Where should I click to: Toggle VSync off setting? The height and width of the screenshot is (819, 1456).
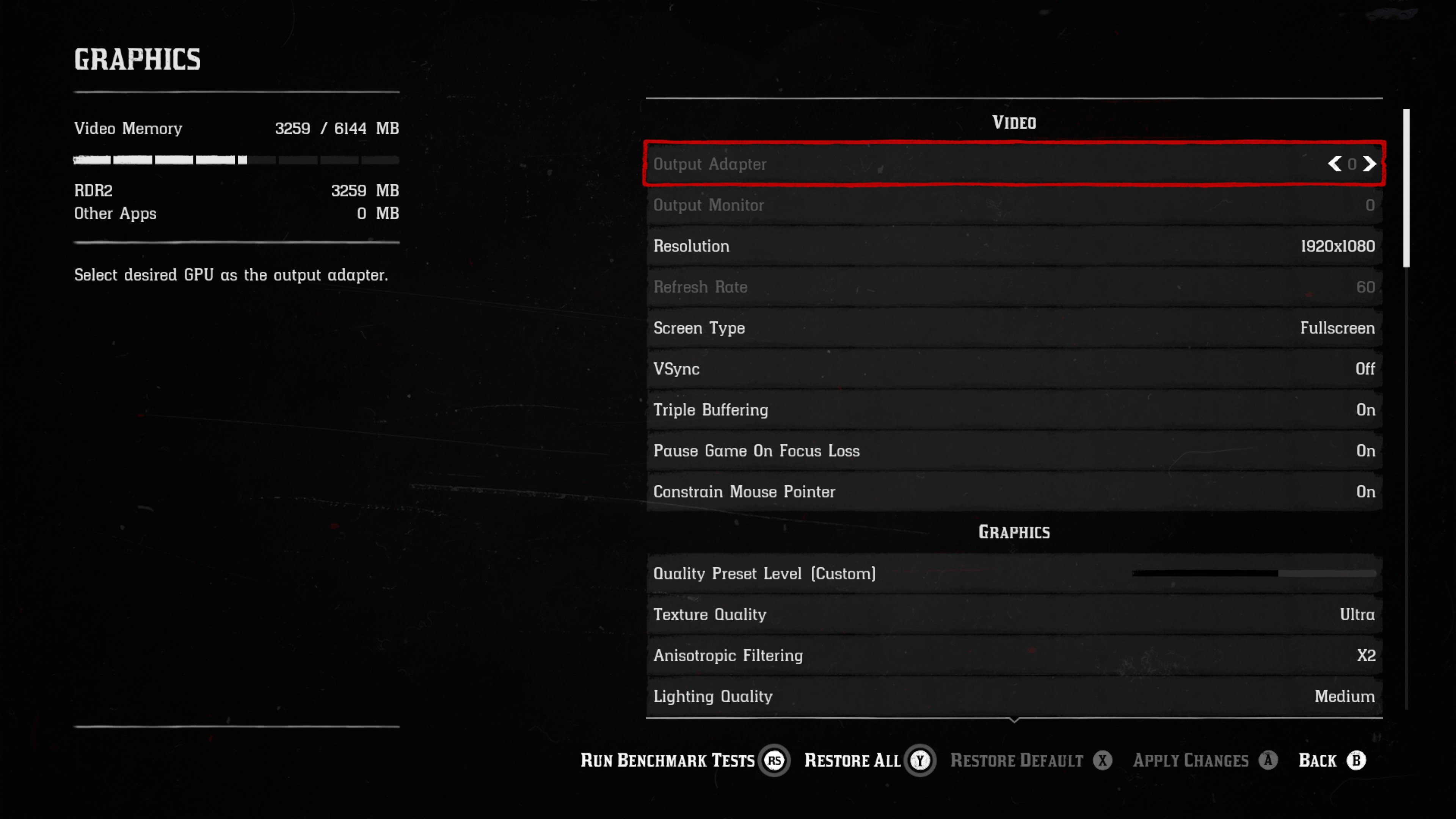[1014, 369]
